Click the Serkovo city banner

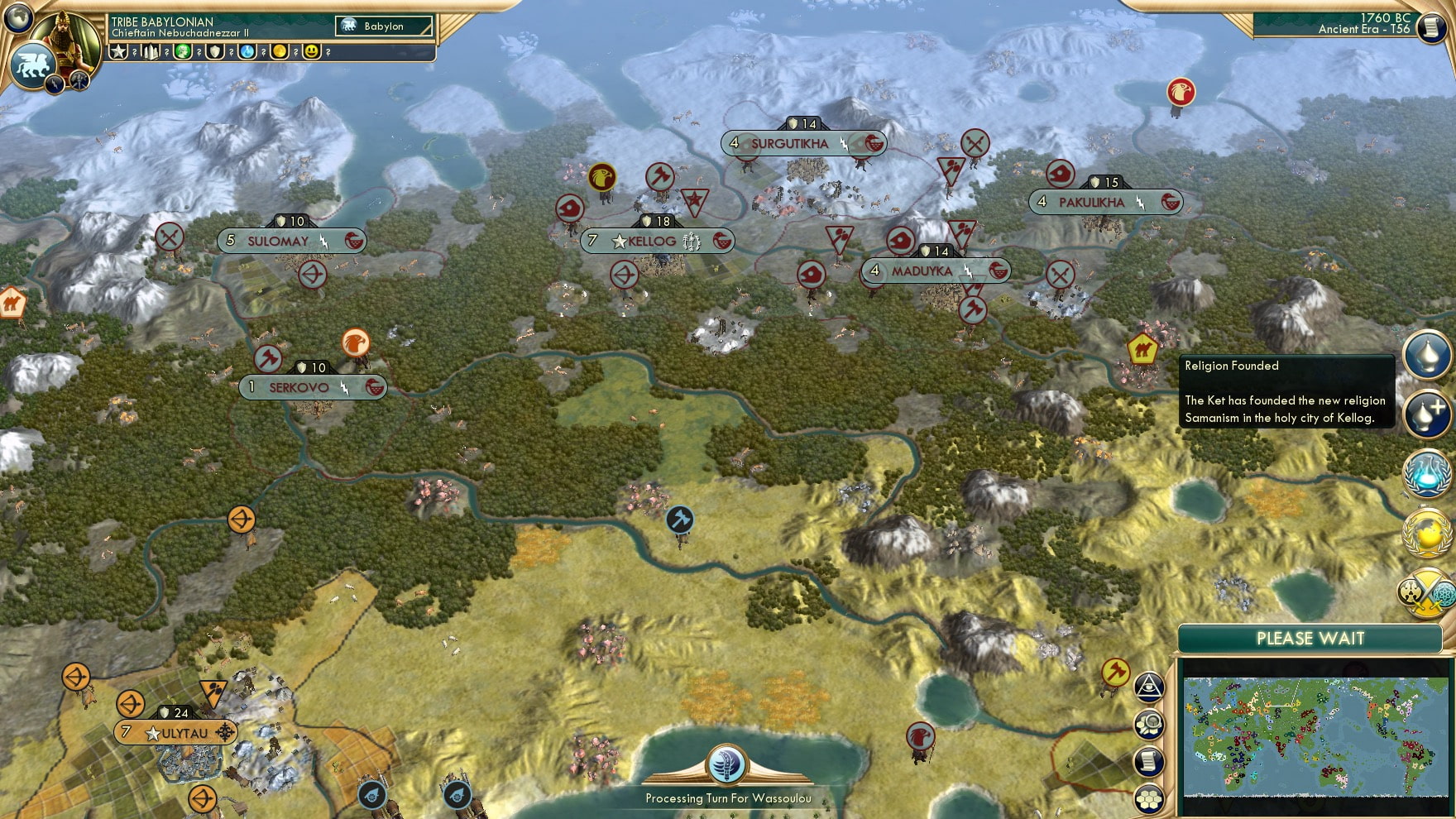point(313,386)
